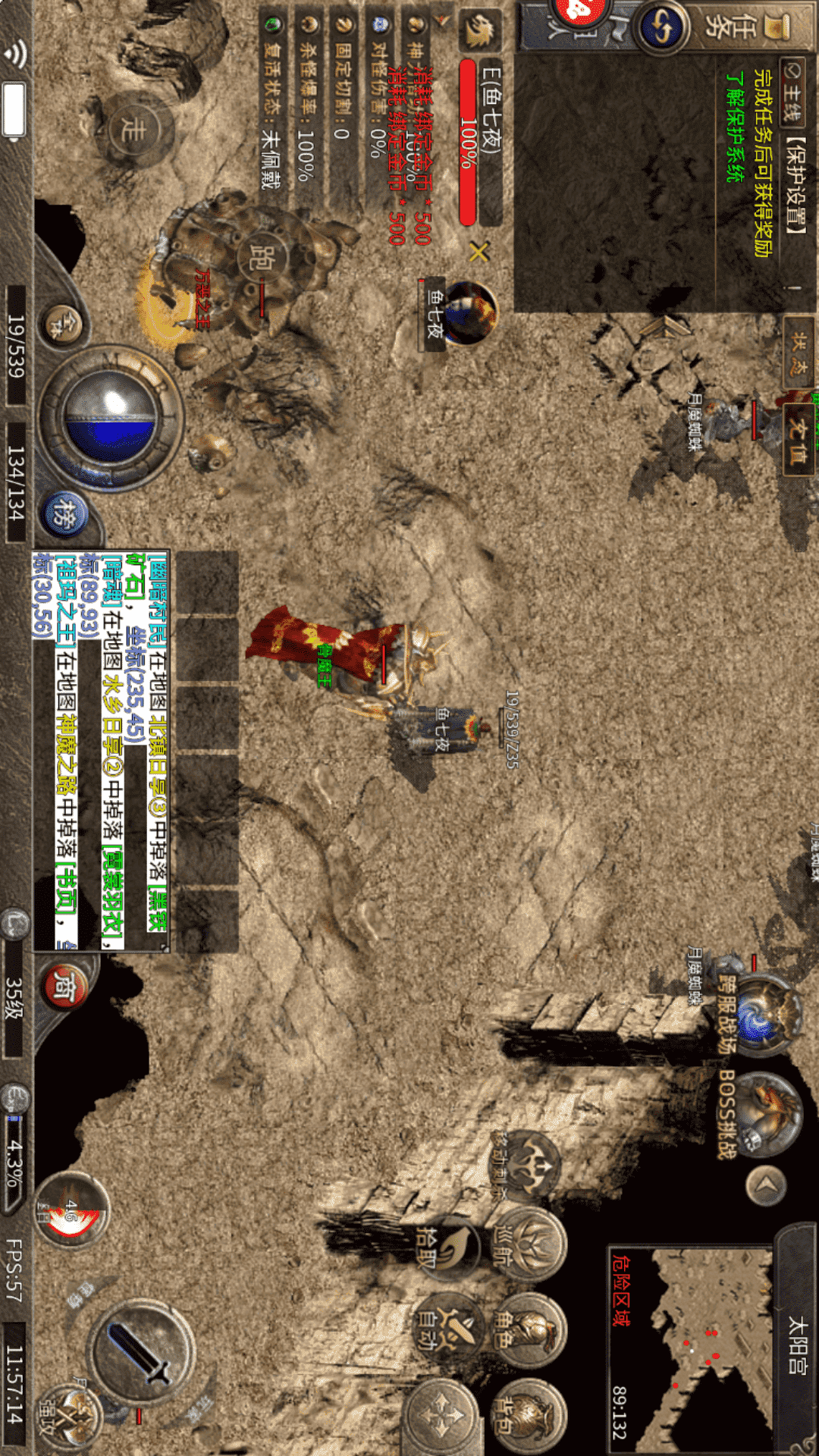Attack with the sword button

click(141, 1353)
